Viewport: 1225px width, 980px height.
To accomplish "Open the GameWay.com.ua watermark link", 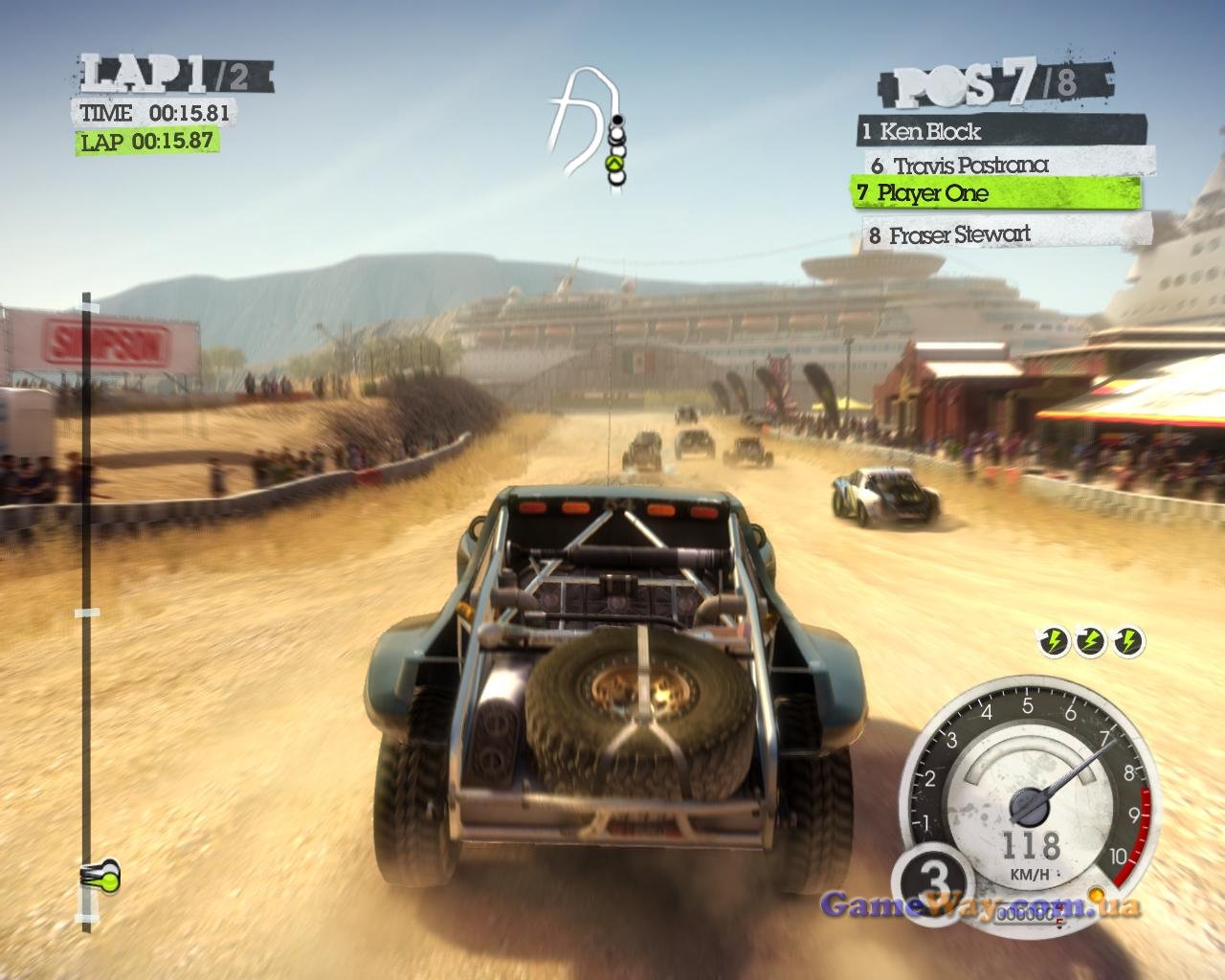I will point(980,904).
